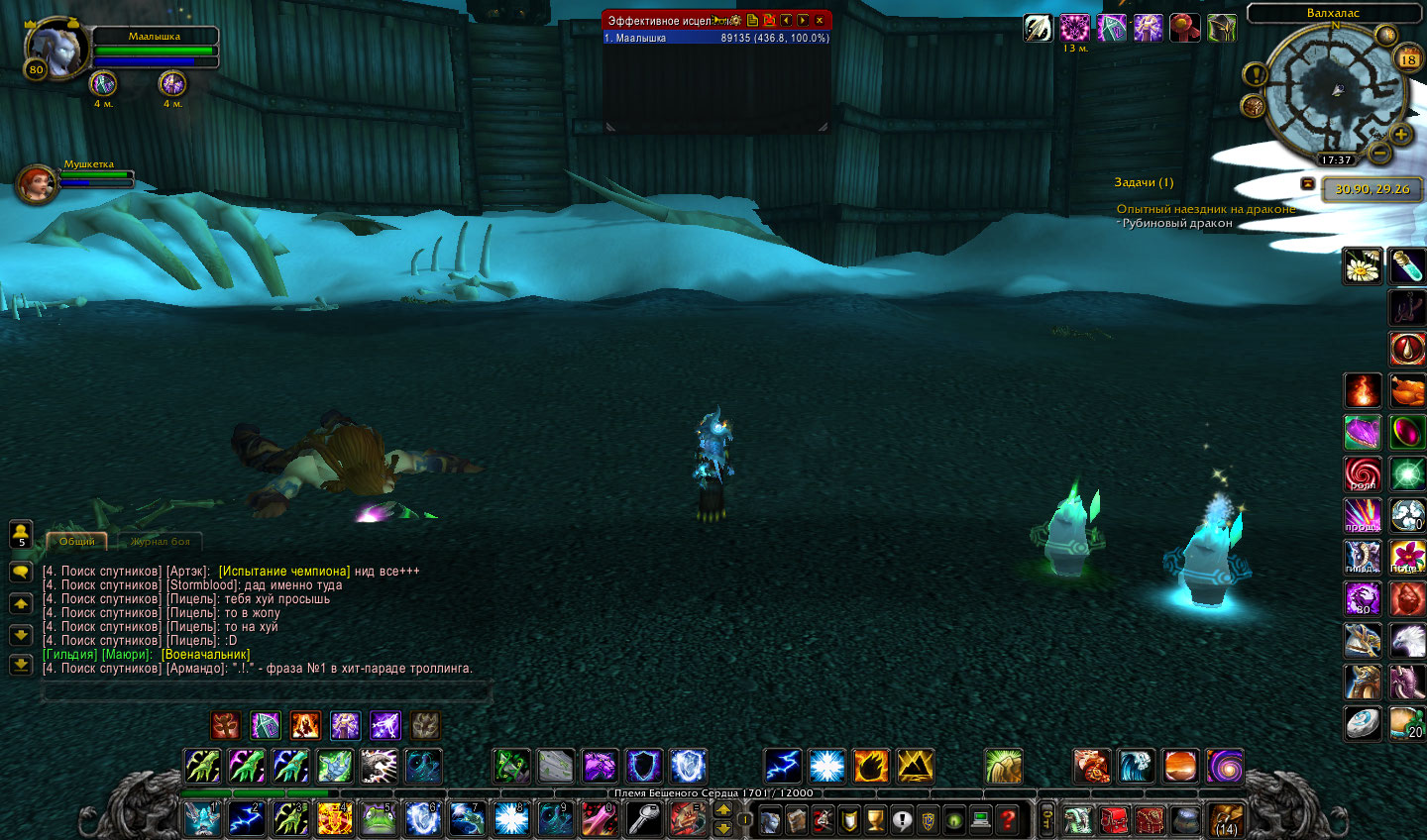Switch to the 'Журнал боя' chat tab
Image resolution: width=1427 pixels, height=840 pixels.
[x=160, y=542]
